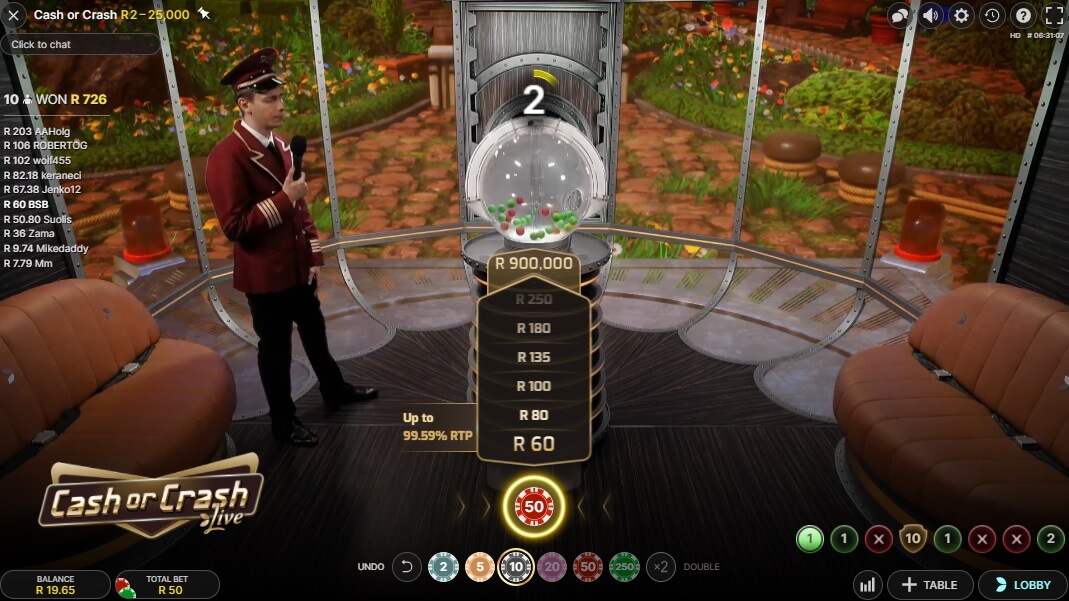The height and width of the screenshot is (601, 1069).
Task: Close the Cash or Crash game
Action: click(14, 15)
